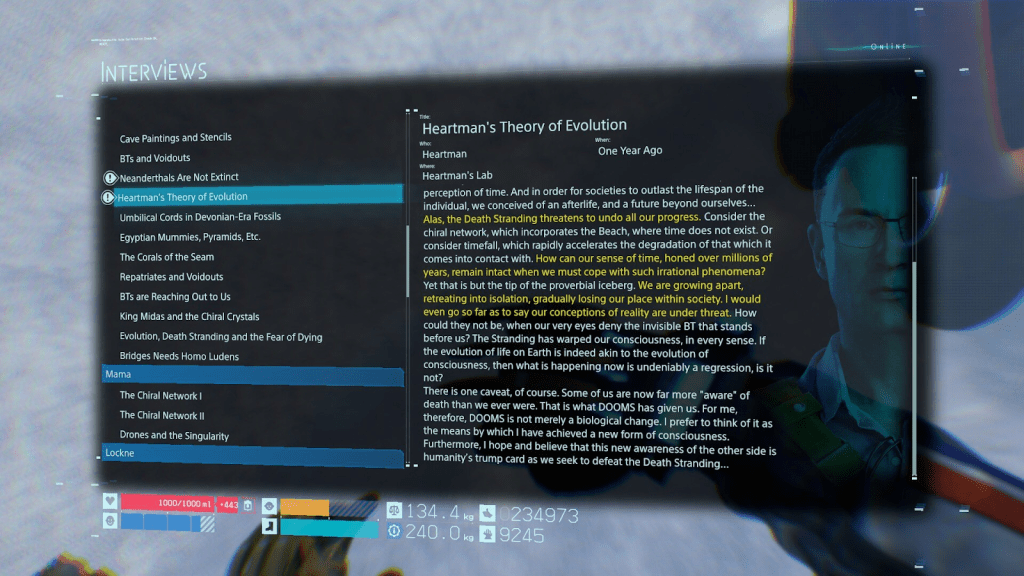
Task: Choose Egyptian Mummies, Pyramids, Etc. entry
Action: pyautogui.click(x=190, y=237)
